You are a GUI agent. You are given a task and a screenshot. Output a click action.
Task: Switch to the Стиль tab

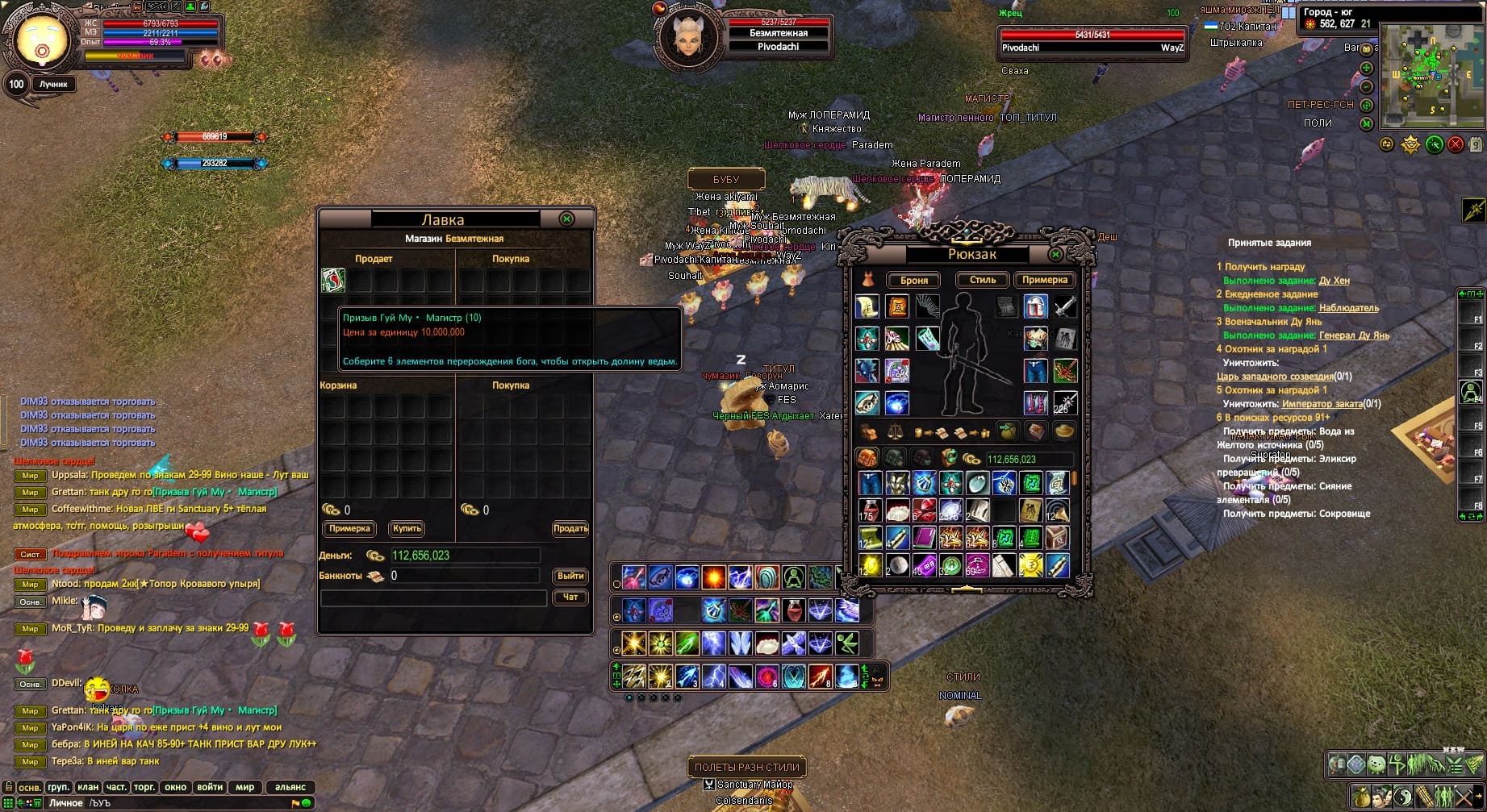(982, 280)
